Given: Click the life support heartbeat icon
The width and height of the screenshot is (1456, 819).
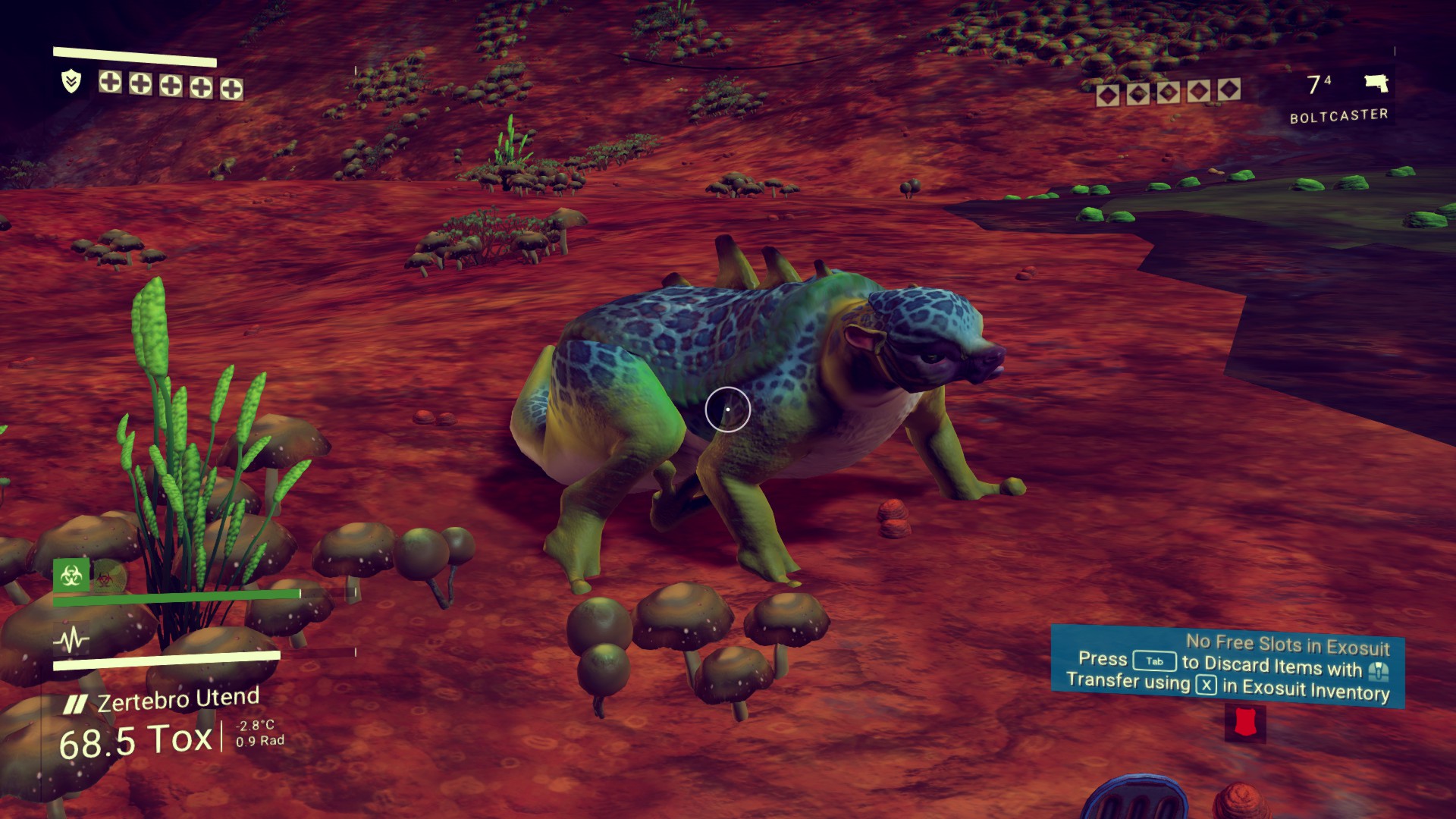Looking at the screenshot, I should [x=71, y=642].
